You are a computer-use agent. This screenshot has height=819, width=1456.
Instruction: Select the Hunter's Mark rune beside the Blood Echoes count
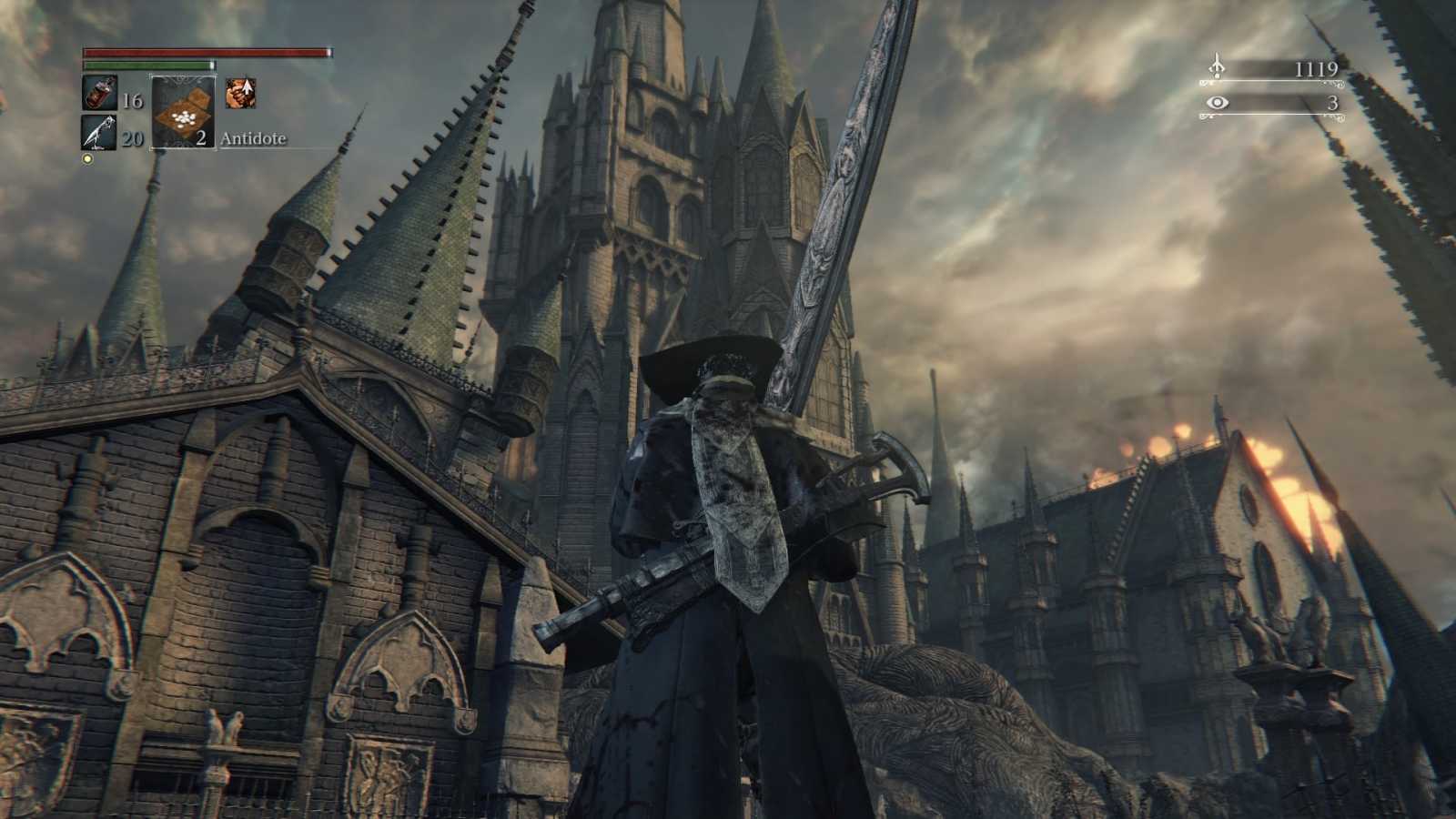pos(1217,66)
